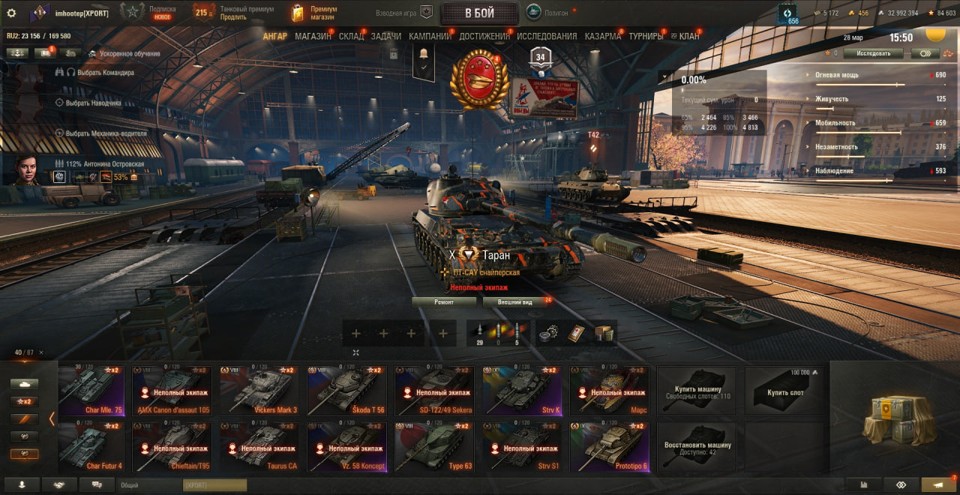Start a battle with the В БОЙ button
The image size is (960, 495).
[478, 13]
